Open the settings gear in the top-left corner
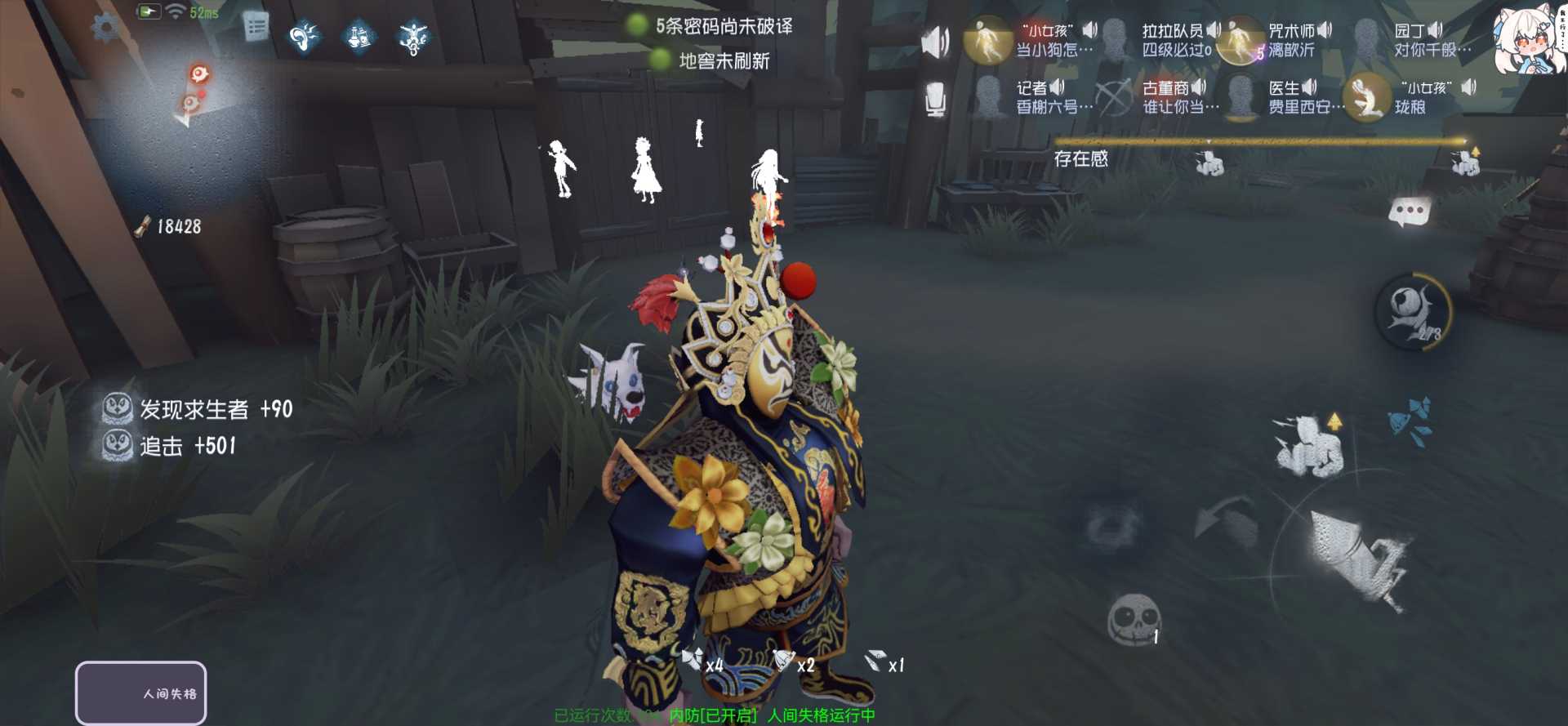 click(x=104, y=24)
